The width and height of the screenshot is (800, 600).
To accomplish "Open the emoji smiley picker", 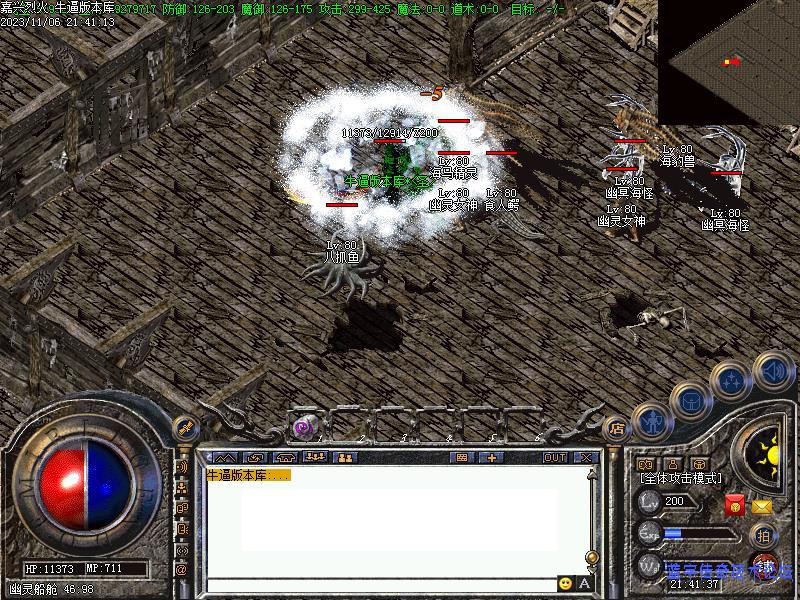I will point(566,583).
